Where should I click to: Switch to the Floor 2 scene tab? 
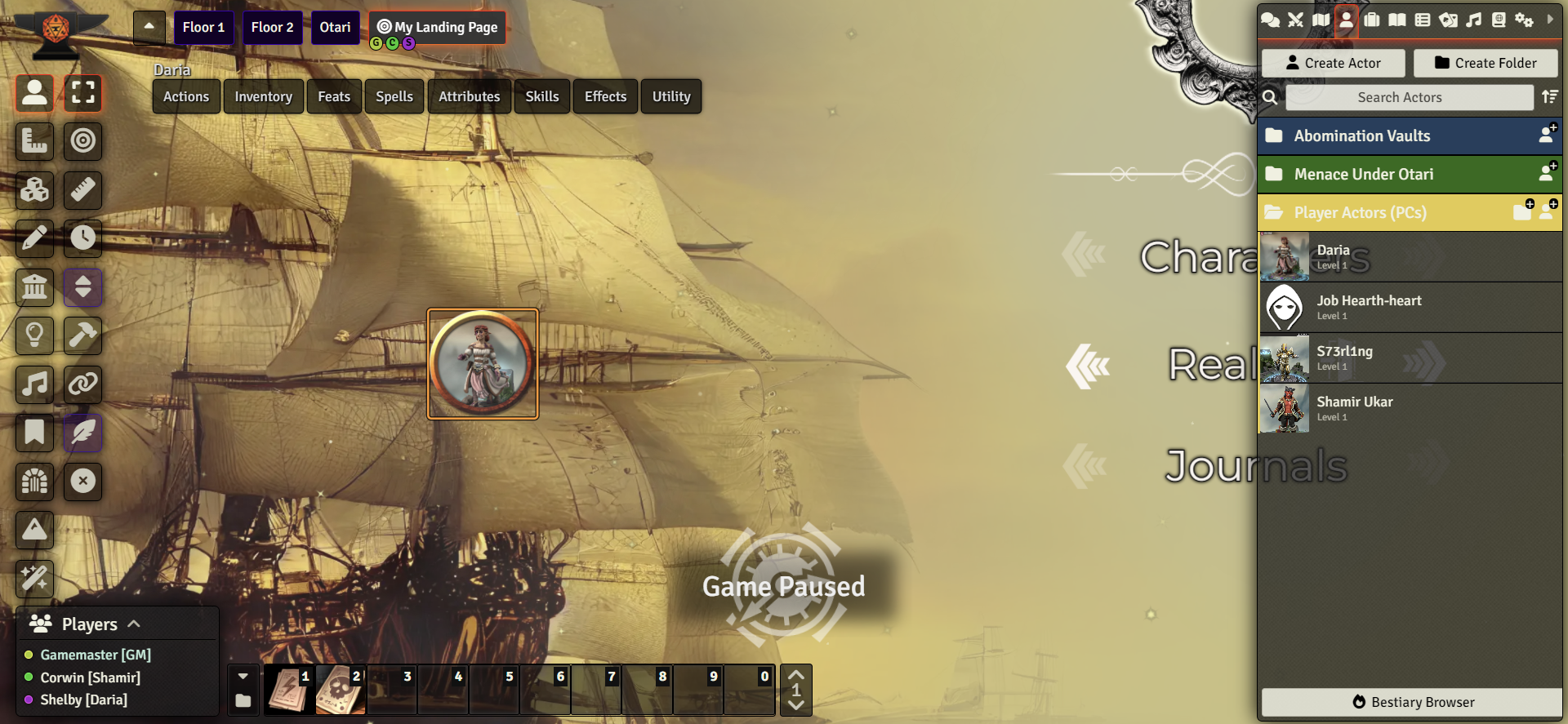click(272, 27)
